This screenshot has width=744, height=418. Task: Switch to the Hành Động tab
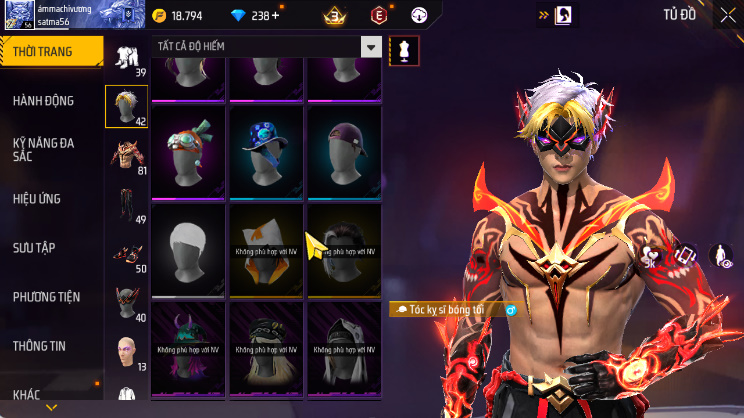click(x=46, y=101)
